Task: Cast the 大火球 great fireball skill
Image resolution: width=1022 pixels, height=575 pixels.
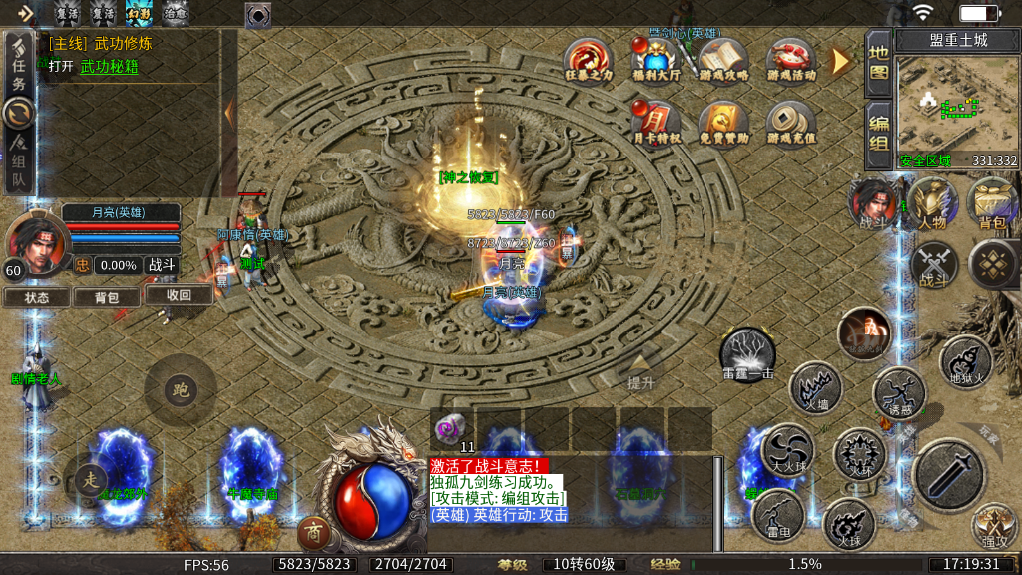Action: coord(788,449)
